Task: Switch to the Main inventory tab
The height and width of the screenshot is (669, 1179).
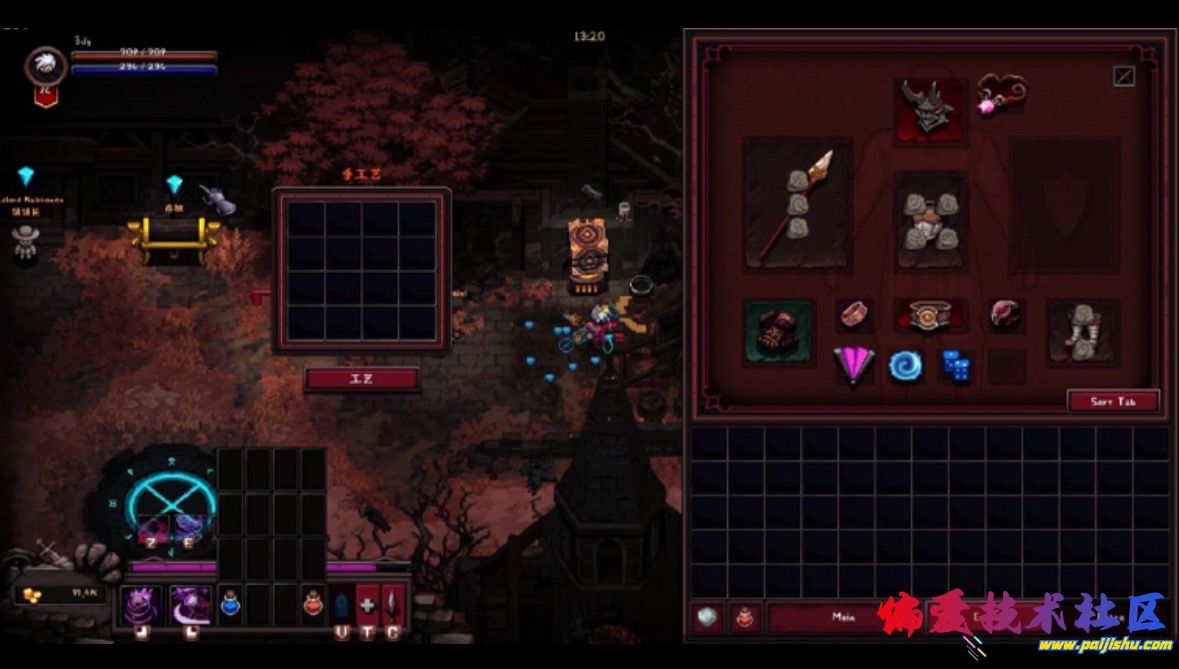Action: 842,617
